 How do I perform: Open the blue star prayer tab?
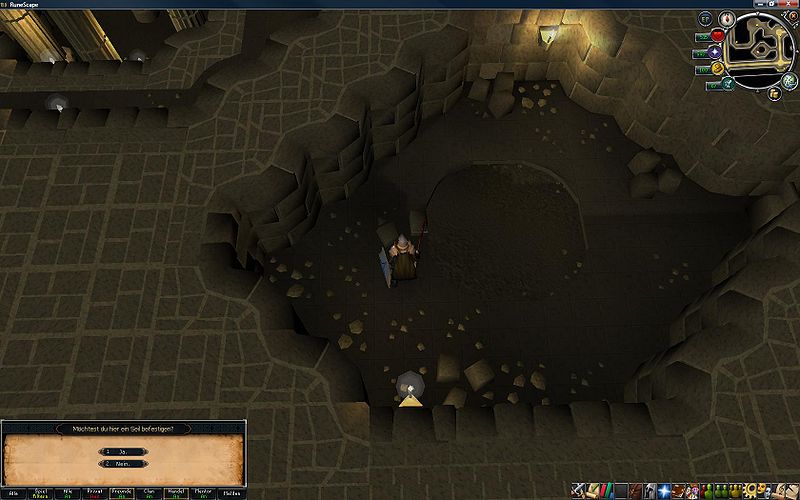[x=665, y=491]
